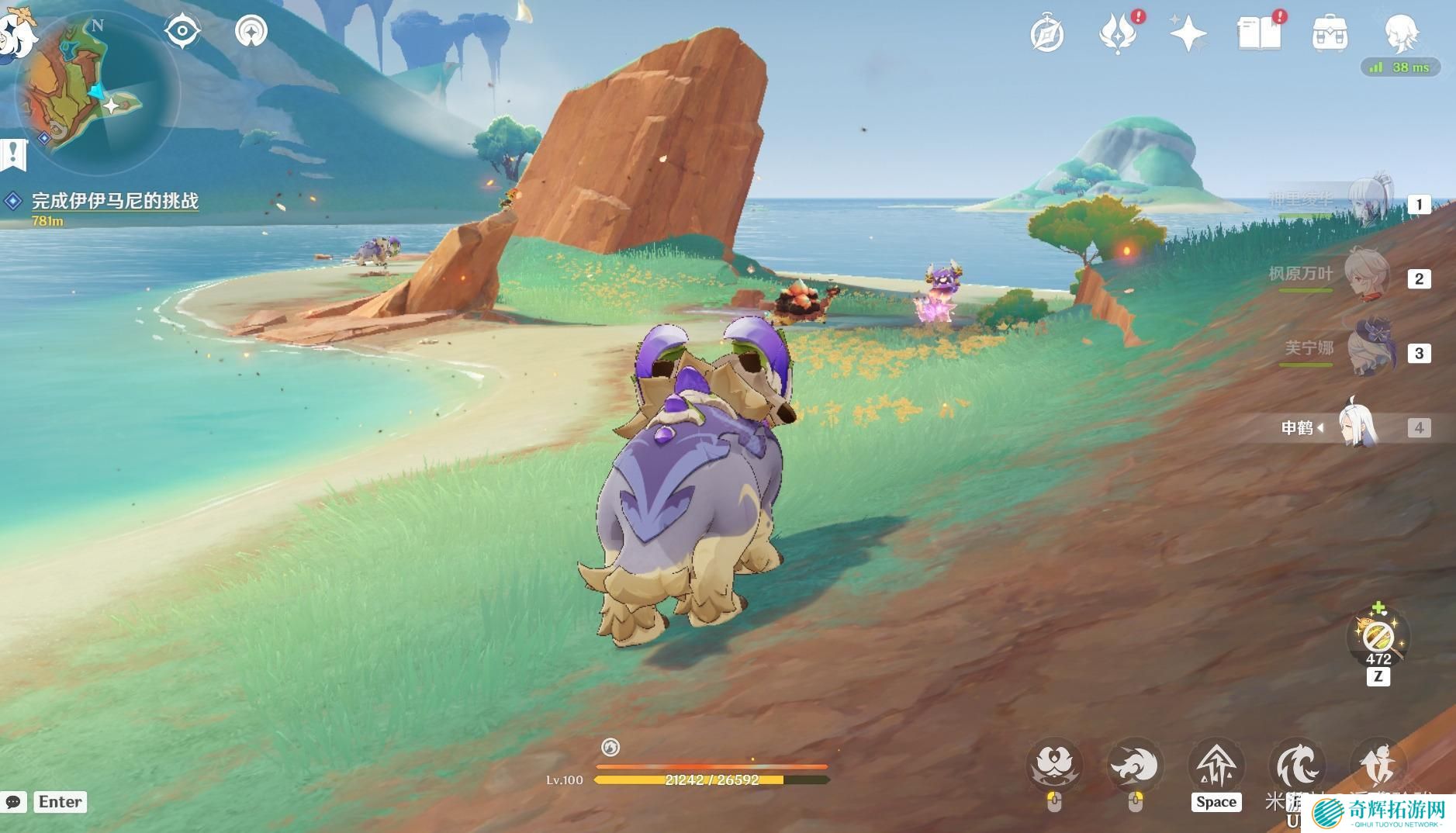The width and height of the screenshot is (1456, 833).
Task: Select party member 申鹤
Action: coord(1359,427)
